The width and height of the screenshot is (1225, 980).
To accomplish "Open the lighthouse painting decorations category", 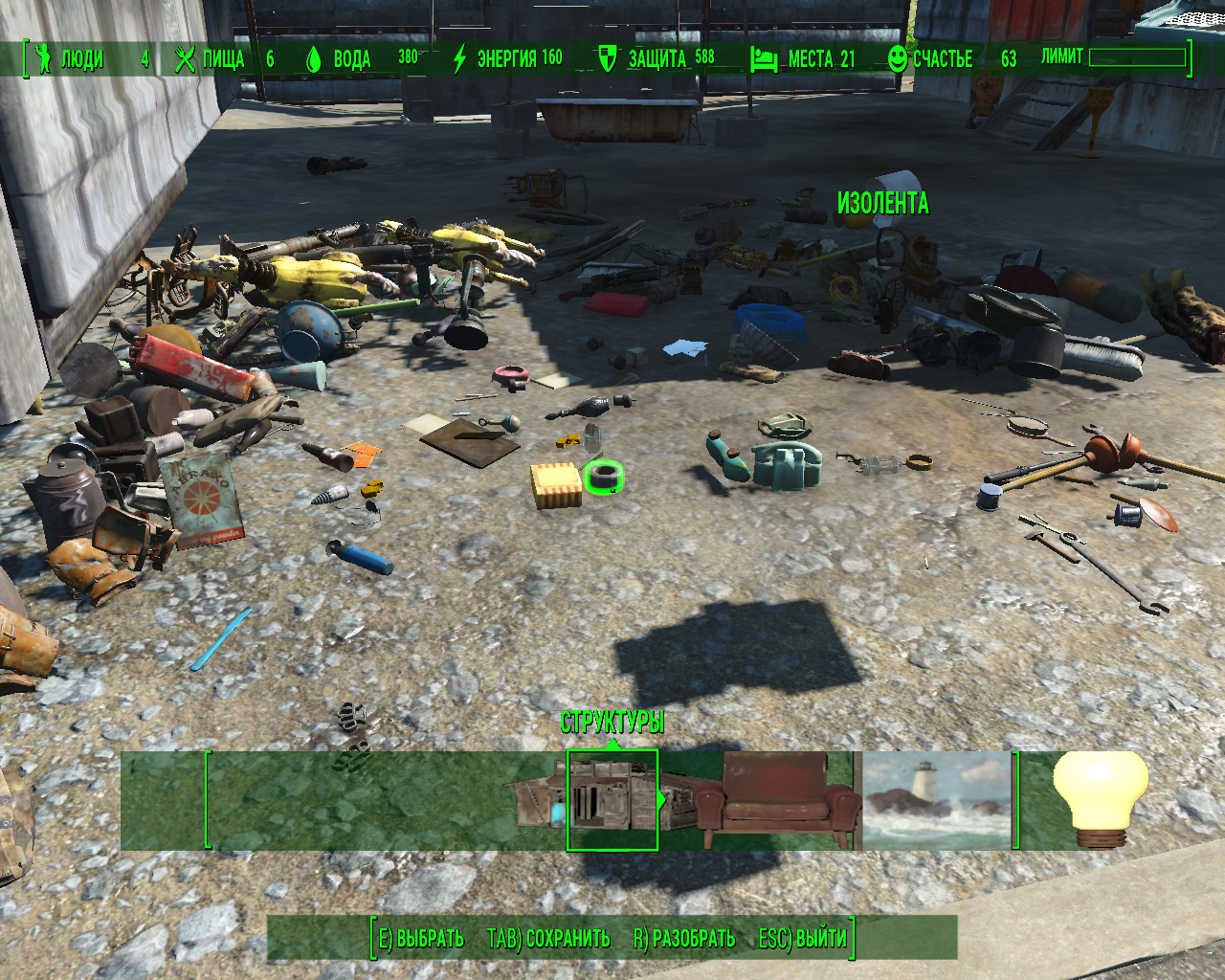I will pyautogui.click(x=937, y=800).
